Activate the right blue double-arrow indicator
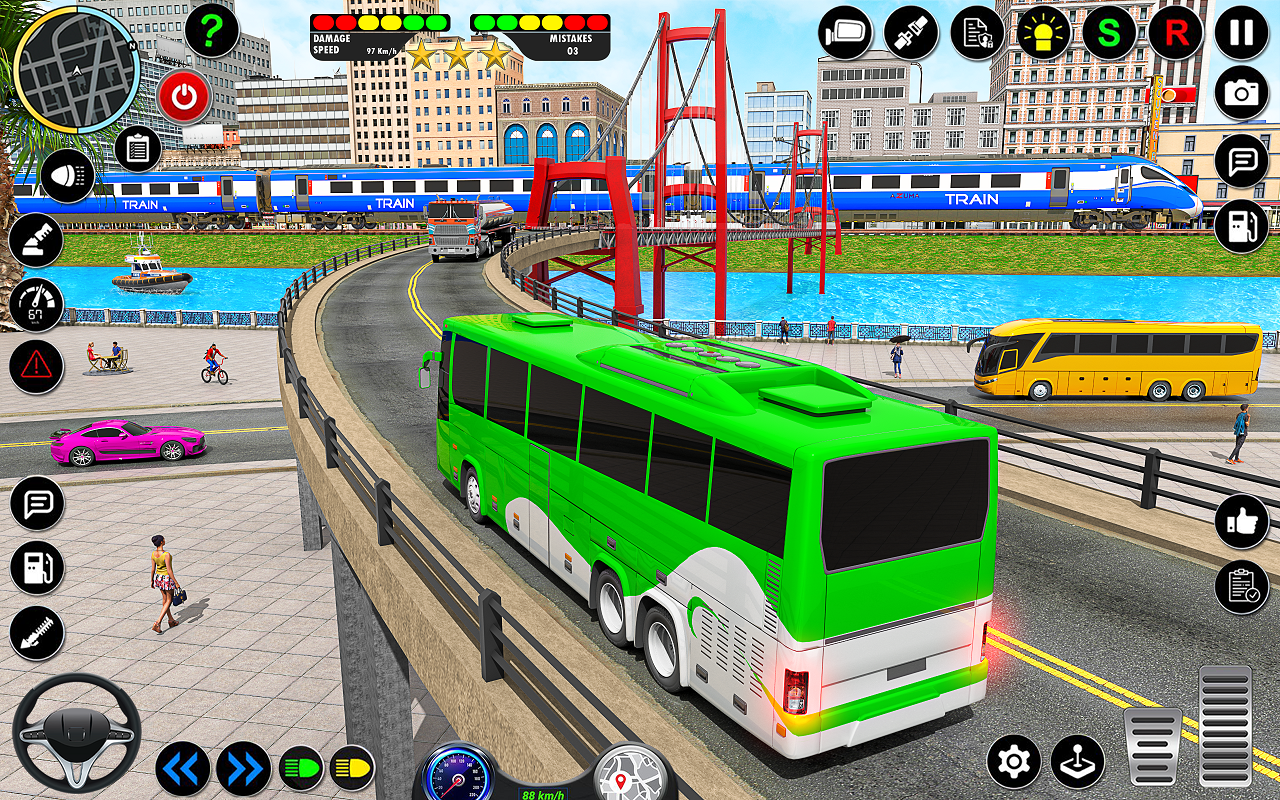Image resolution: width=1280 pixels, height=800 pixels. point(244,768)
